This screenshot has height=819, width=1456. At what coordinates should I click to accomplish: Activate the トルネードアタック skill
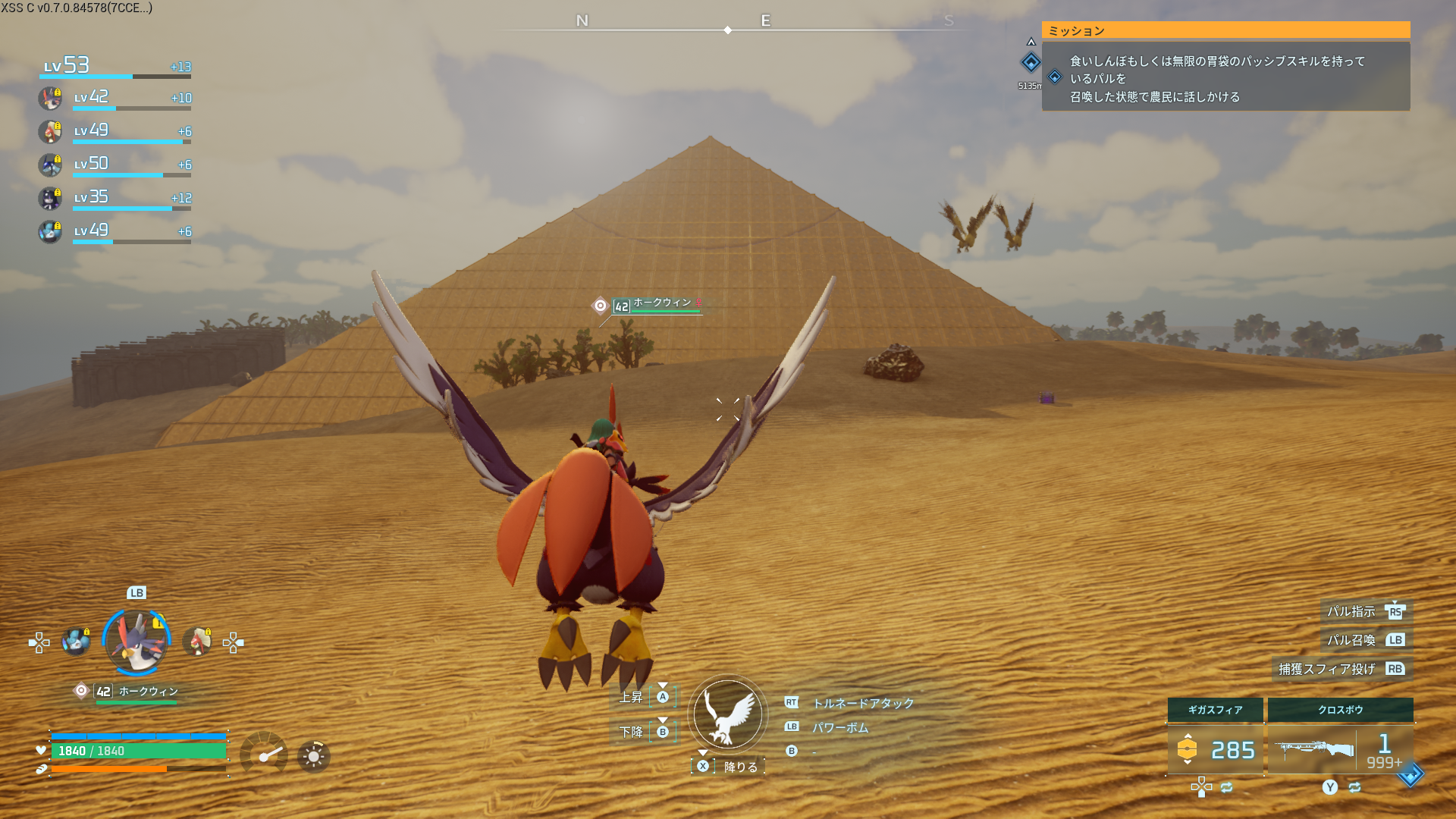863,703
